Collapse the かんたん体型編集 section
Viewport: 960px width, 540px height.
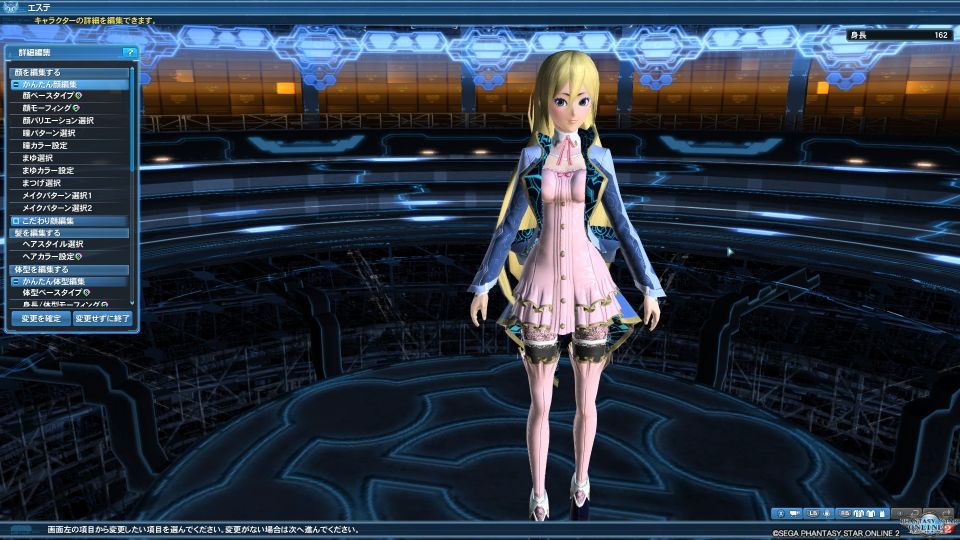(x=16, y=281)
